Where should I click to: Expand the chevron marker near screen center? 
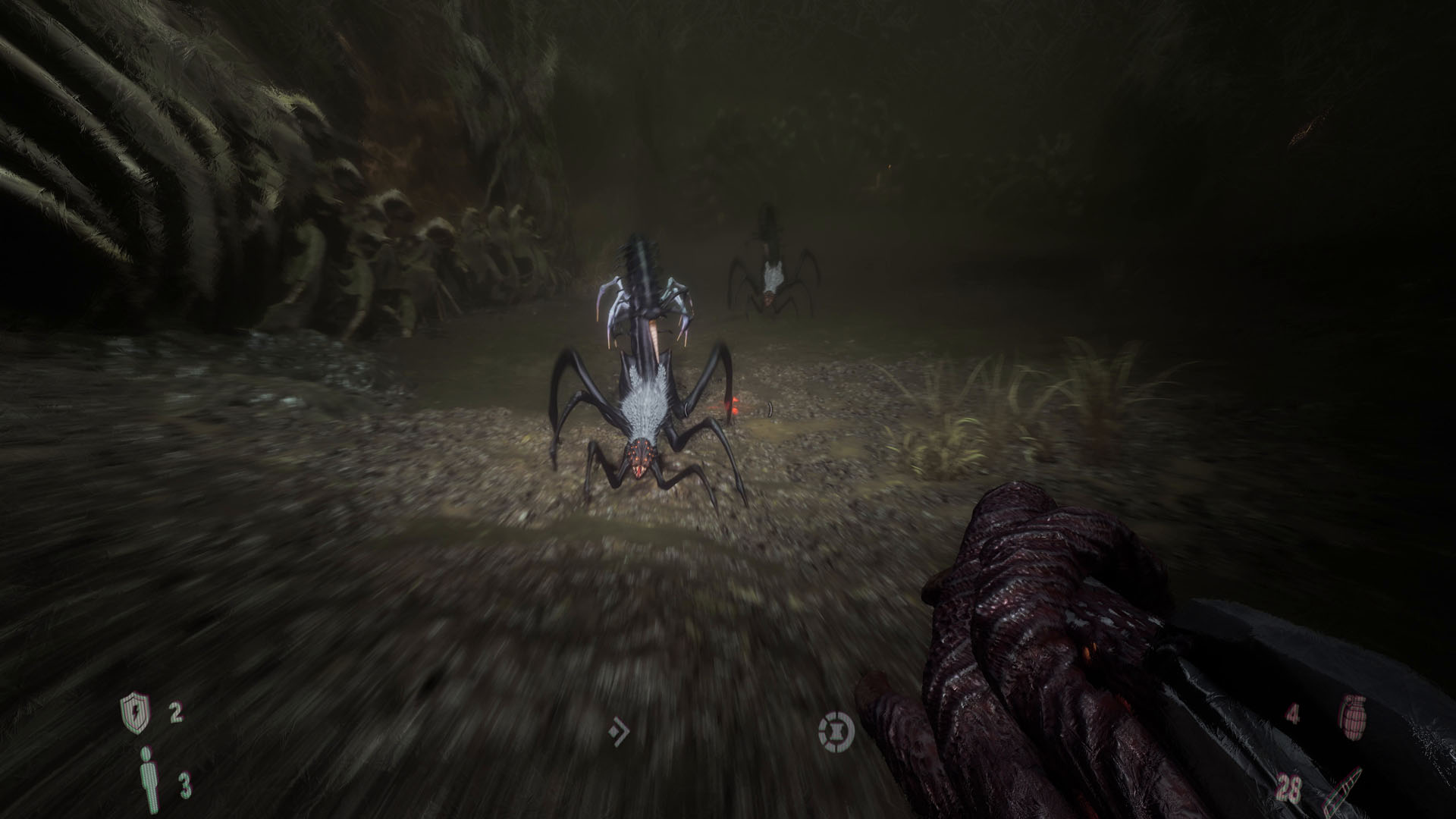(x=619, y=731)
